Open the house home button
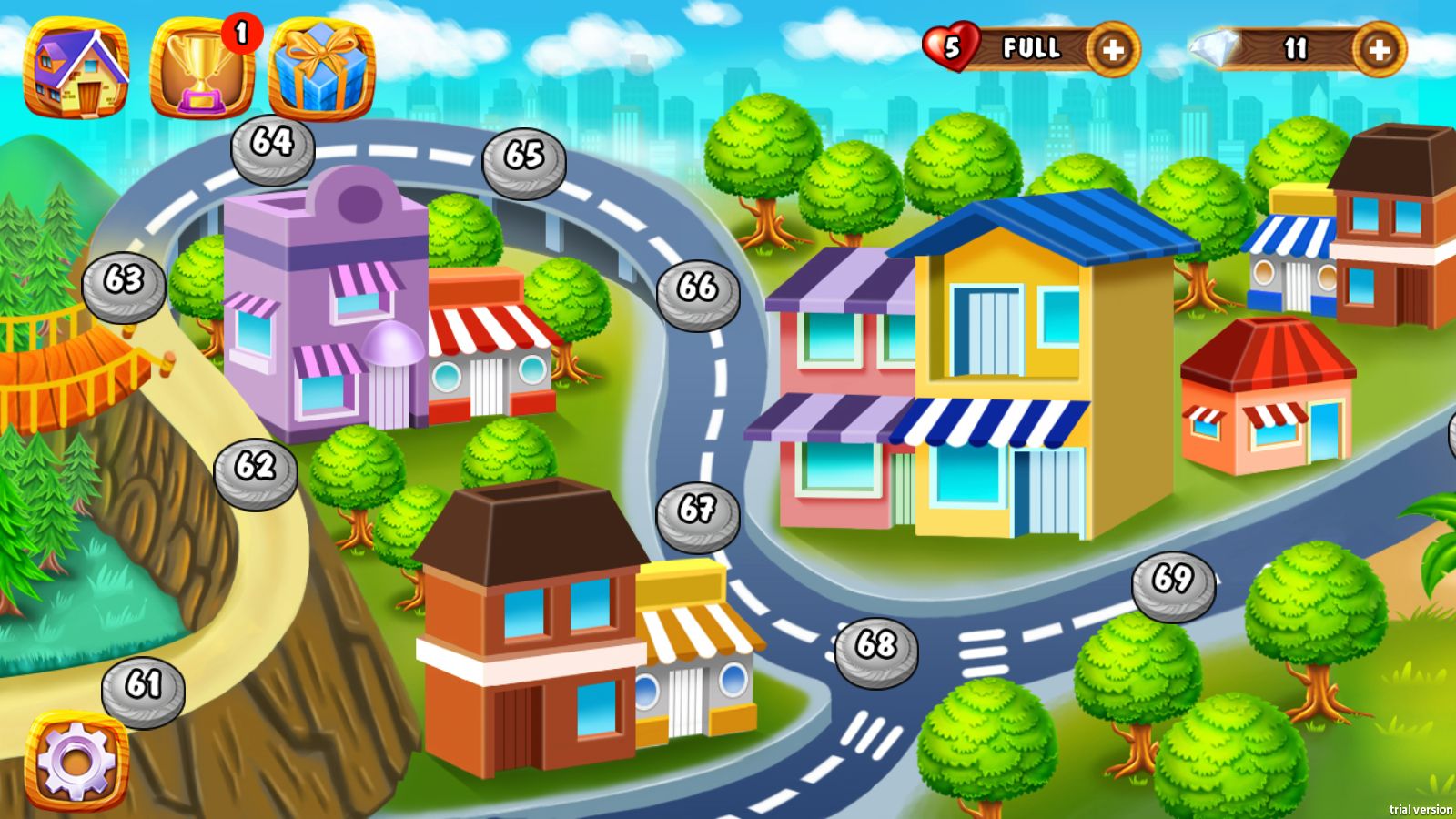 pos(76,68)
